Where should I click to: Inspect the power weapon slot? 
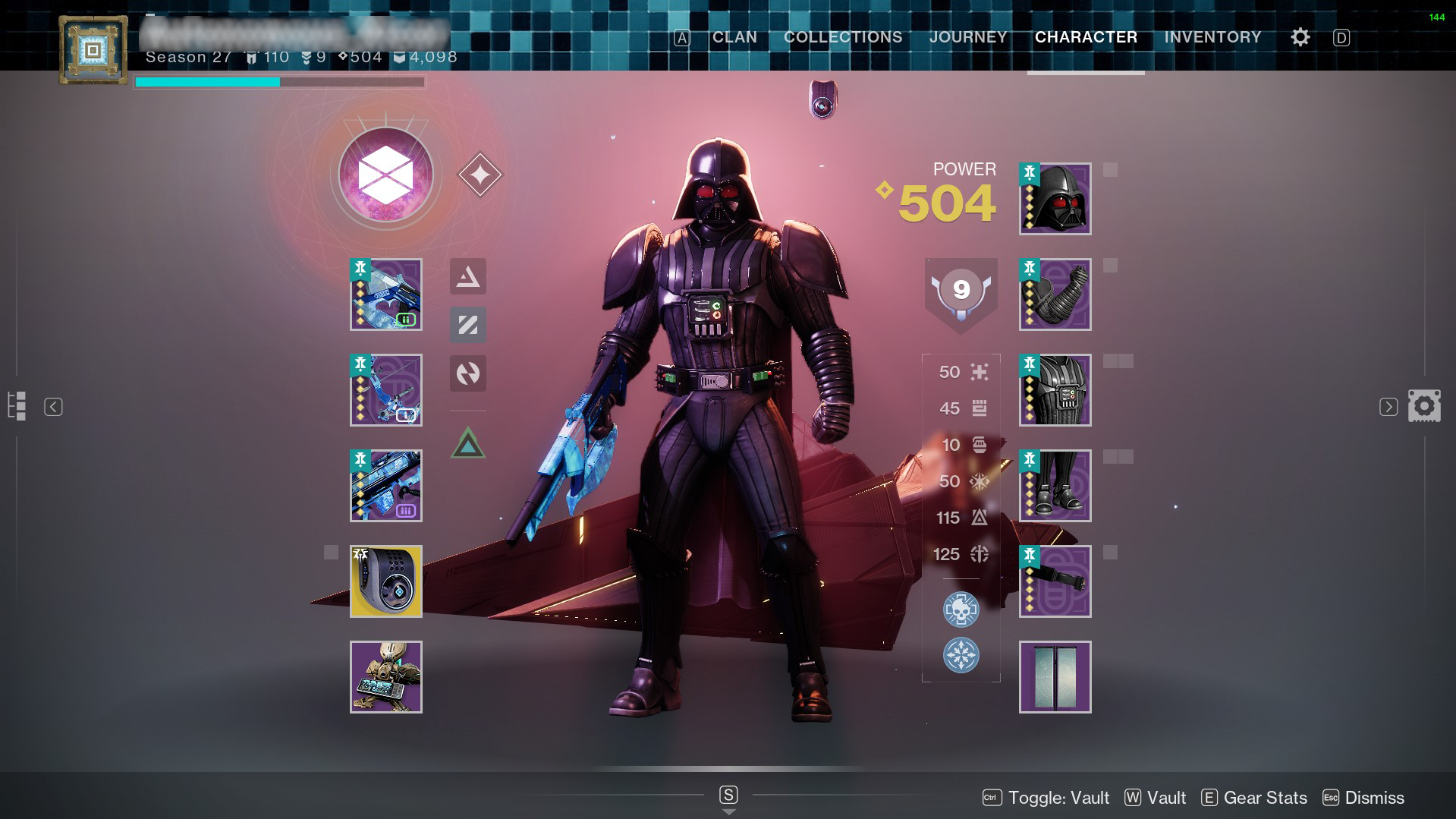(385, 486)
